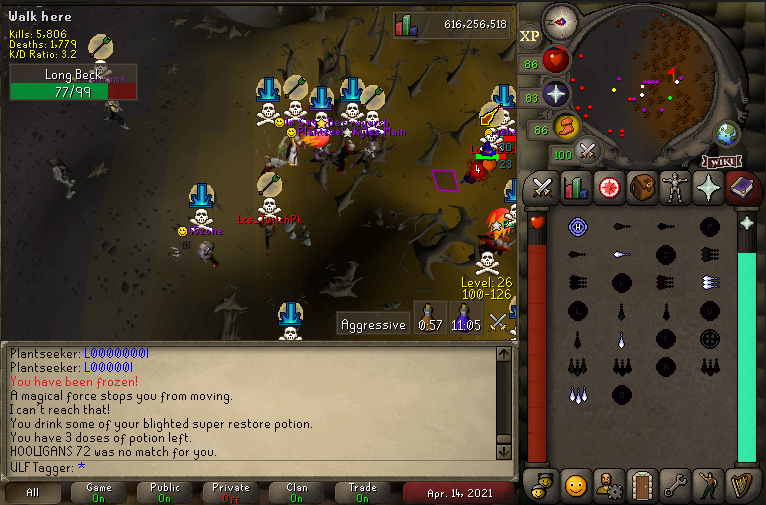Open the Inventory backpack tab
This screenshot has width=766, height=505.
[641, 187]
